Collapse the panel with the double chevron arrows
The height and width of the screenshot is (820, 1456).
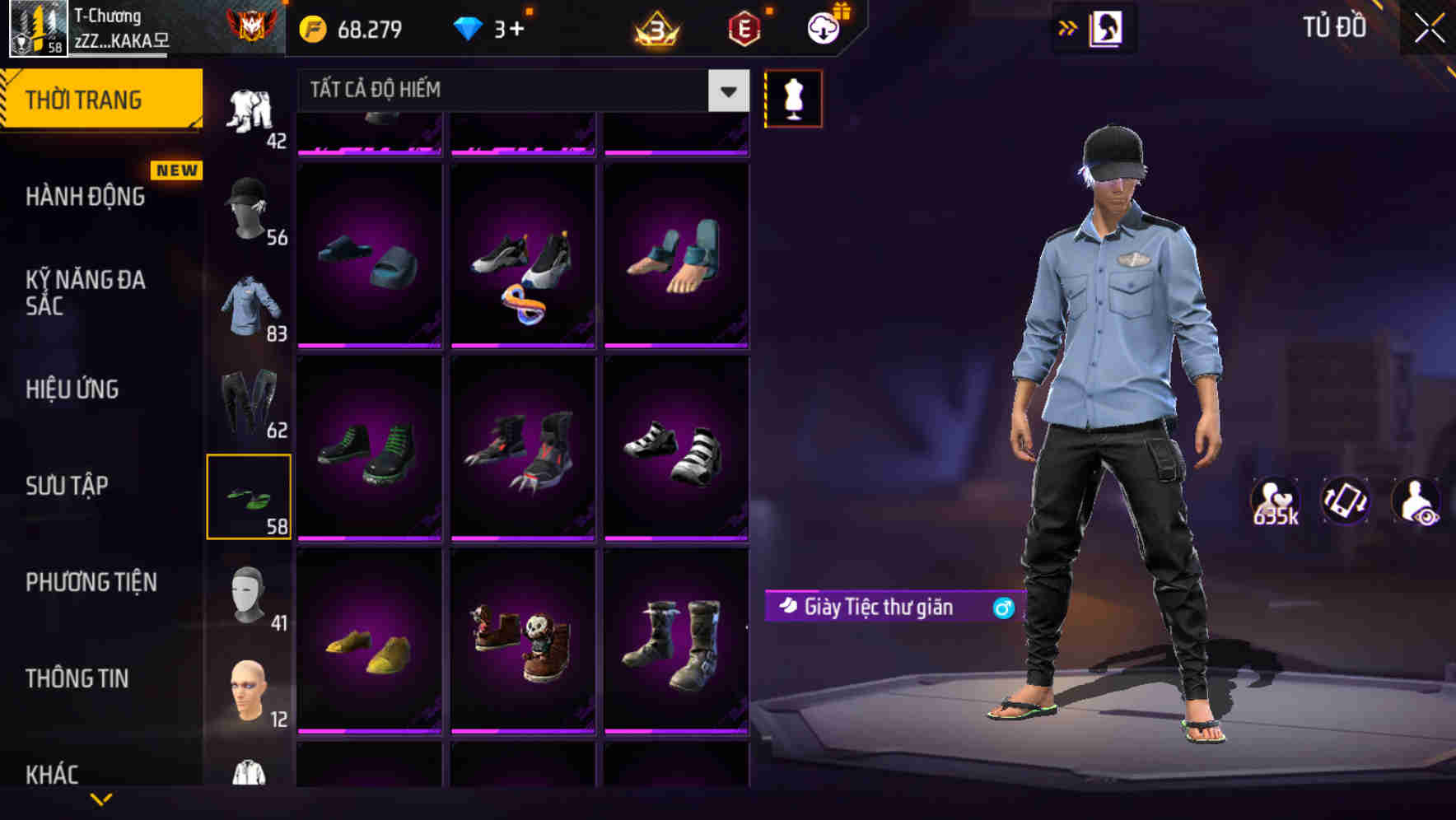[x=1068, y=27]
